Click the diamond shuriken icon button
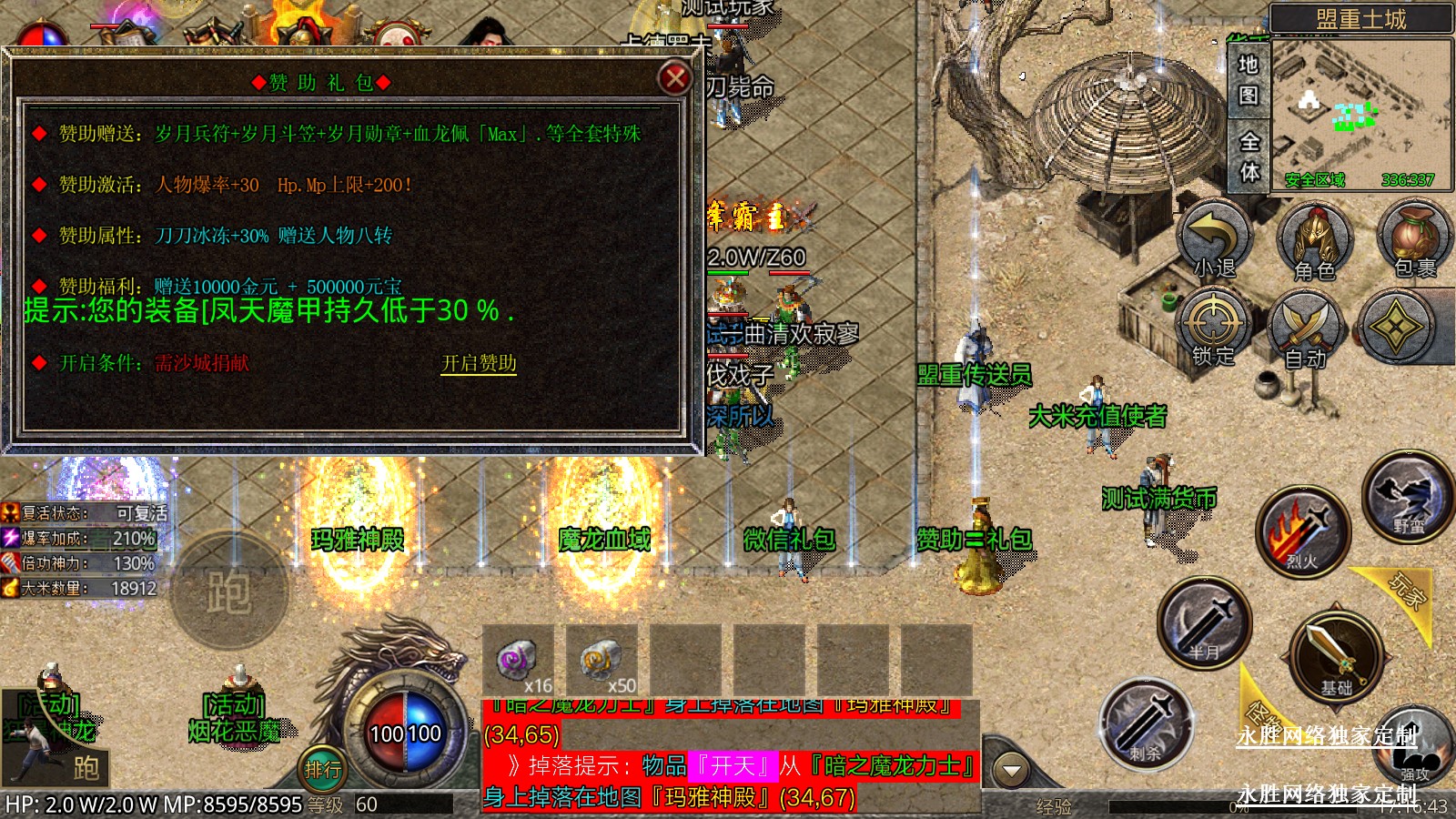The height and width of the screenshot is (819, 1456). 1396,328
